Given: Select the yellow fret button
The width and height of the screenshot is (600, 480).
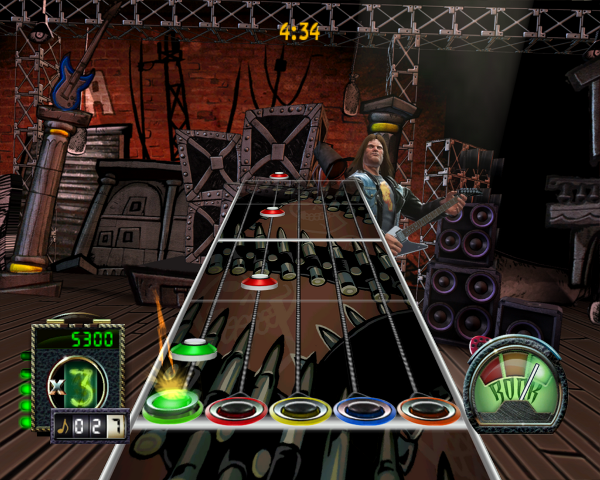Looking at the screenshot, I should click(300, 409).
